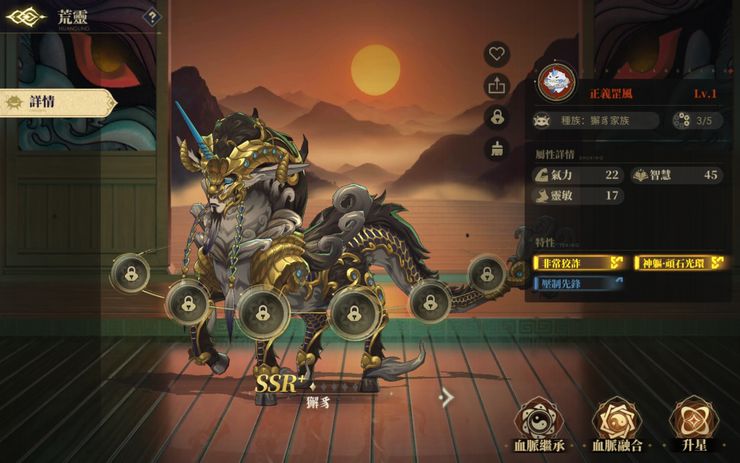Favorite this beast with the heart icon
The image size is (740, 463).
pos(497,54)
